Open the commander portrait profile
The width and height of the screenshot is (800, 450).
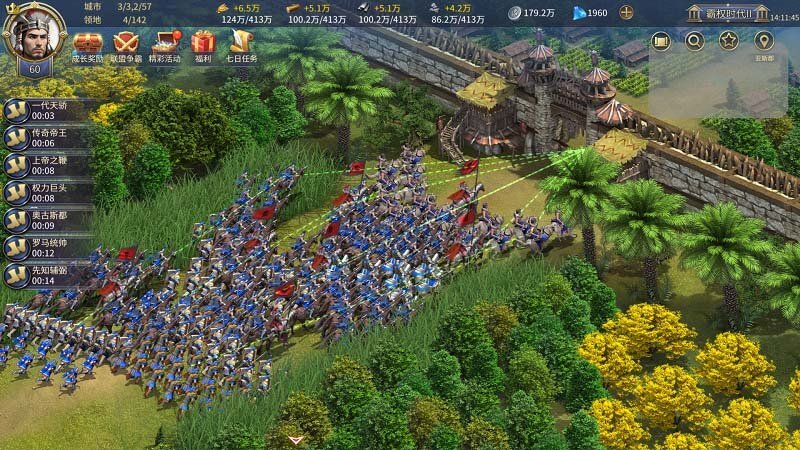pos(33,35)
